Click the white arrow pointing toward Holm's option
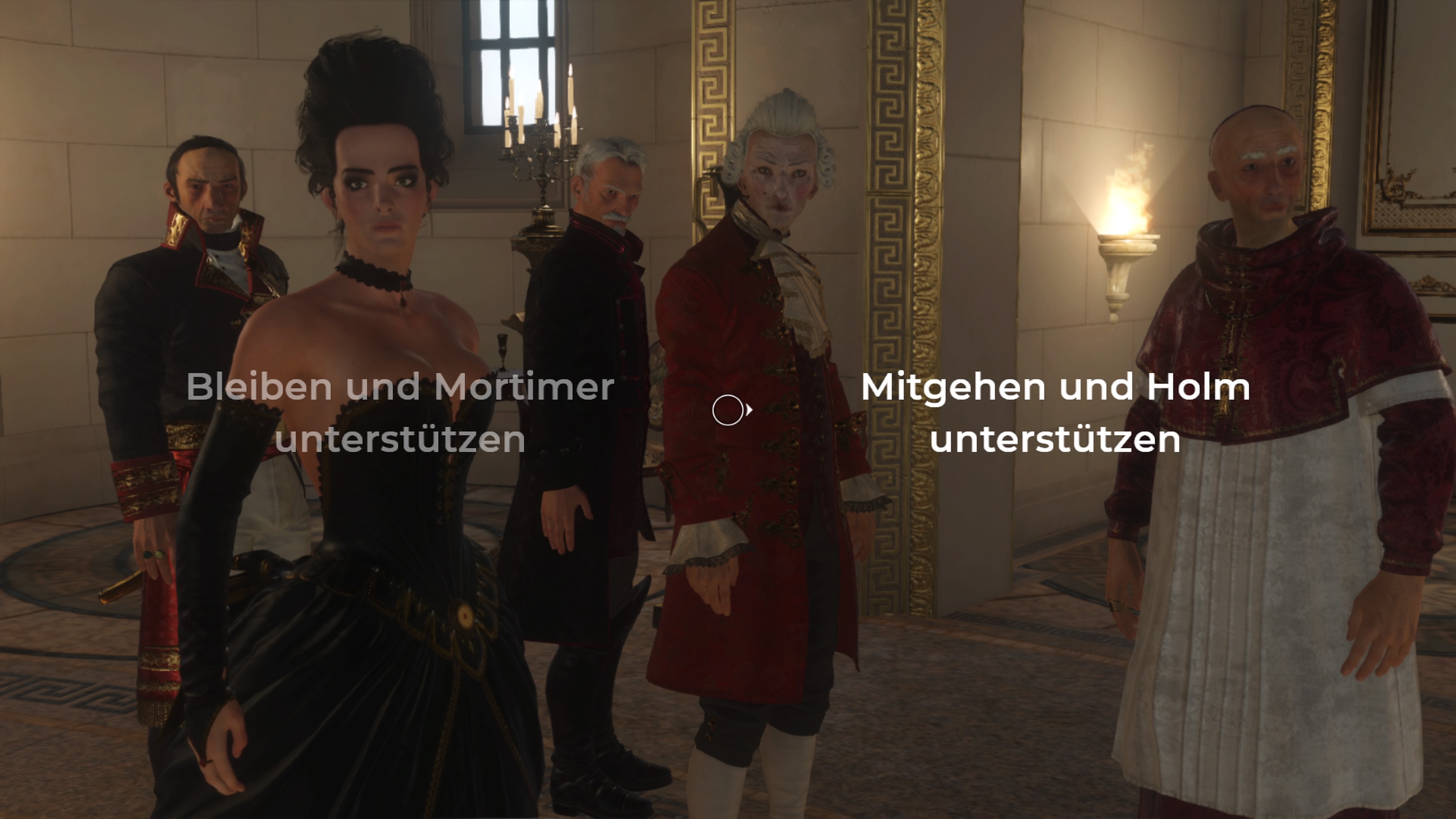This screenshot has width=1456, height=819. 750,411
